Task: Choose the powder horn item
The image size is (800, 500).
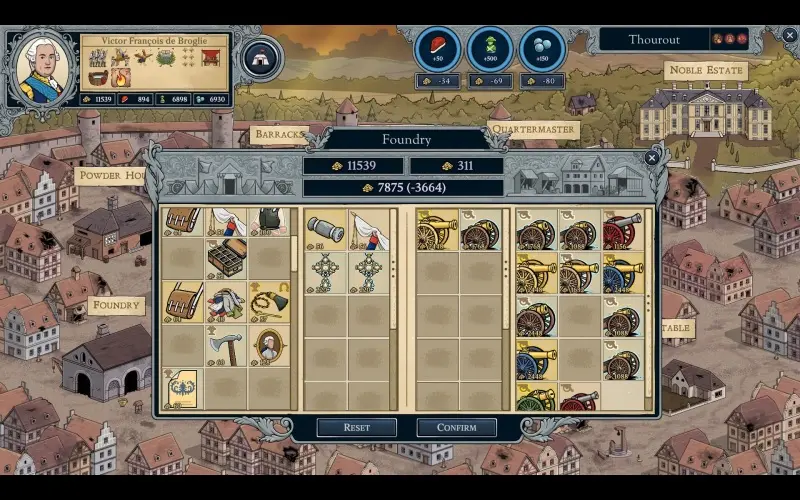Action: [268, 301]
